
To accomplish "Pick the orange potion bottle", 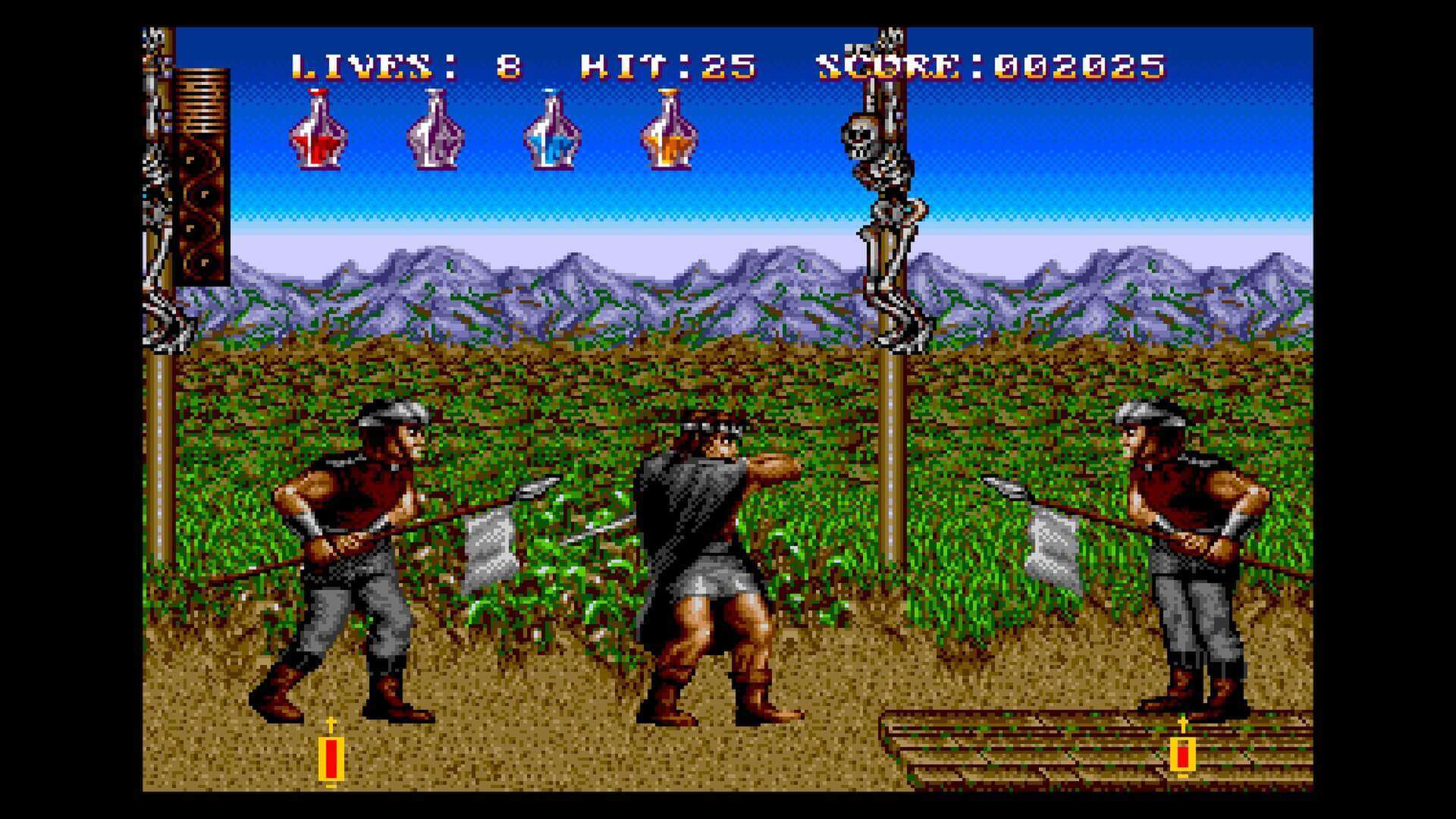I will click(x=666, y=133).
